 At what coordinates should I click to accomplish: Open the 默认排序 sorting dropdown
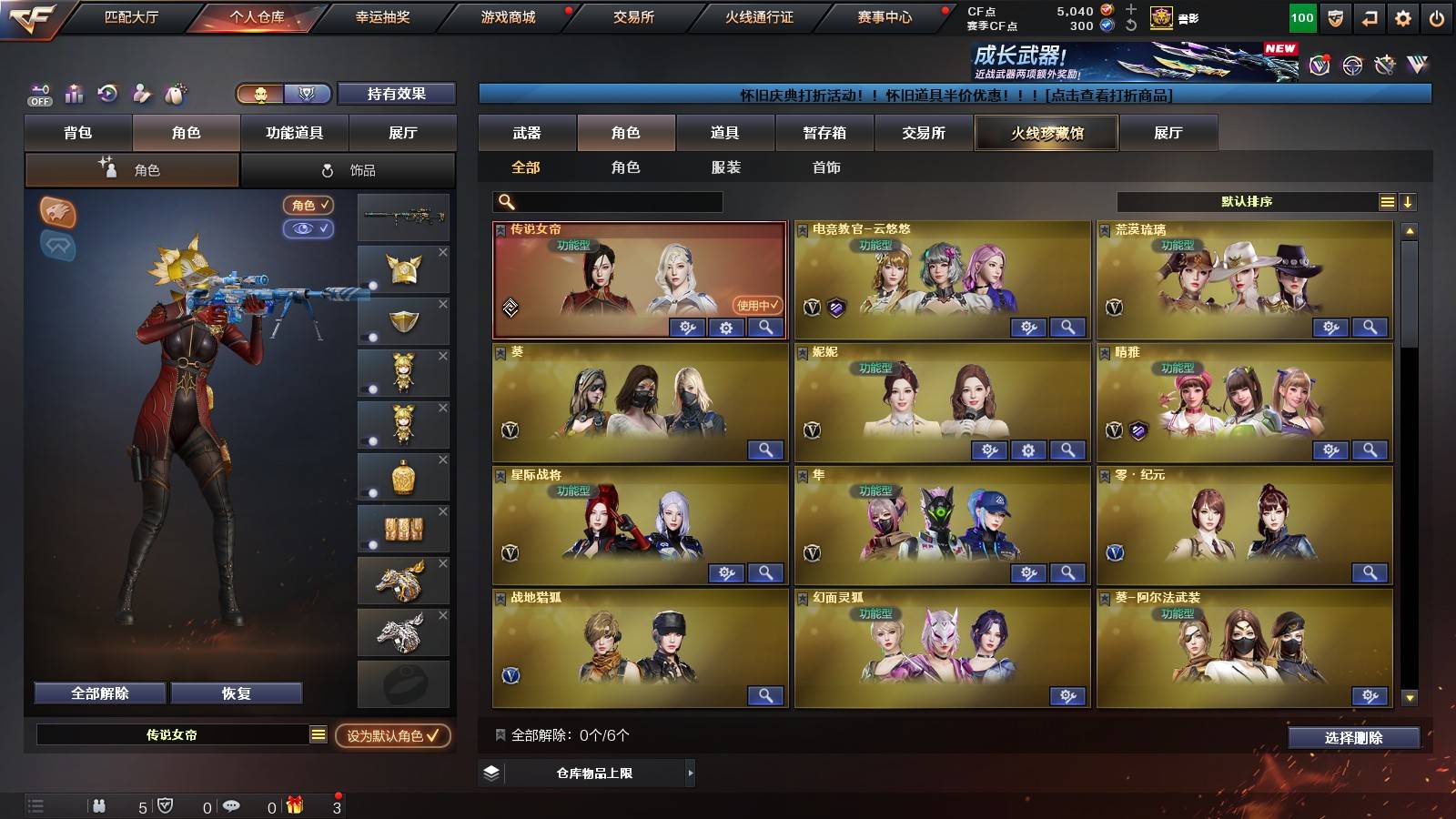tap(1247, 201)
